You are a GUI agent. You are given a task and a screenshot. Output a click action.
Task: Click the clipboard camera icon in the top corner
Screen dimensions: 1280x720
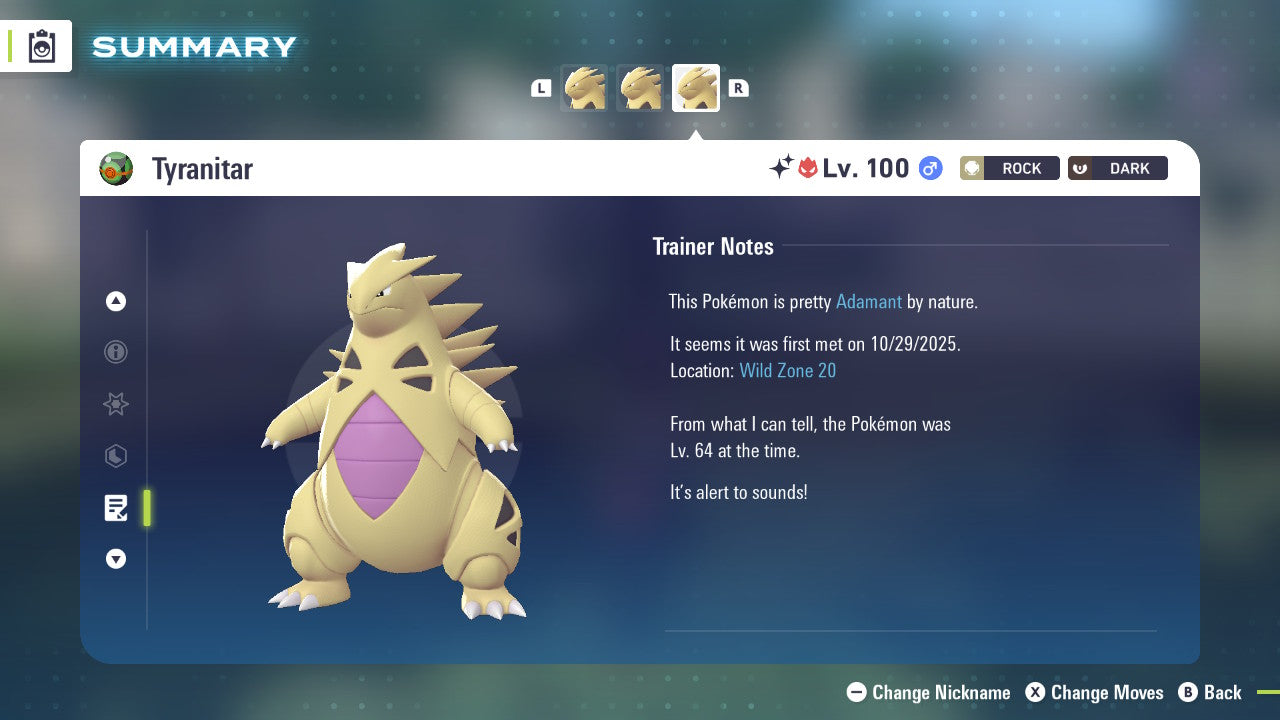pos(41,46)
